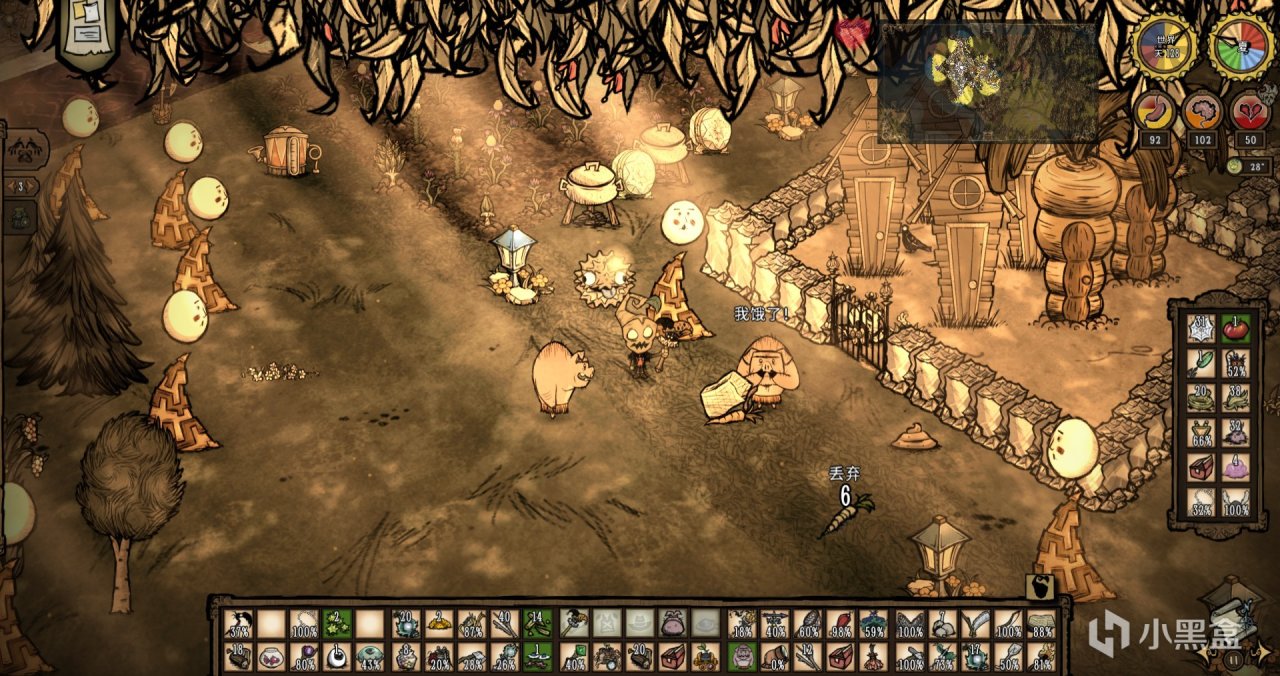The width and height of the screenshot is (1280, 676).
Task: Select the fishbowl inventory slot
Action: [x=270, y=658]
